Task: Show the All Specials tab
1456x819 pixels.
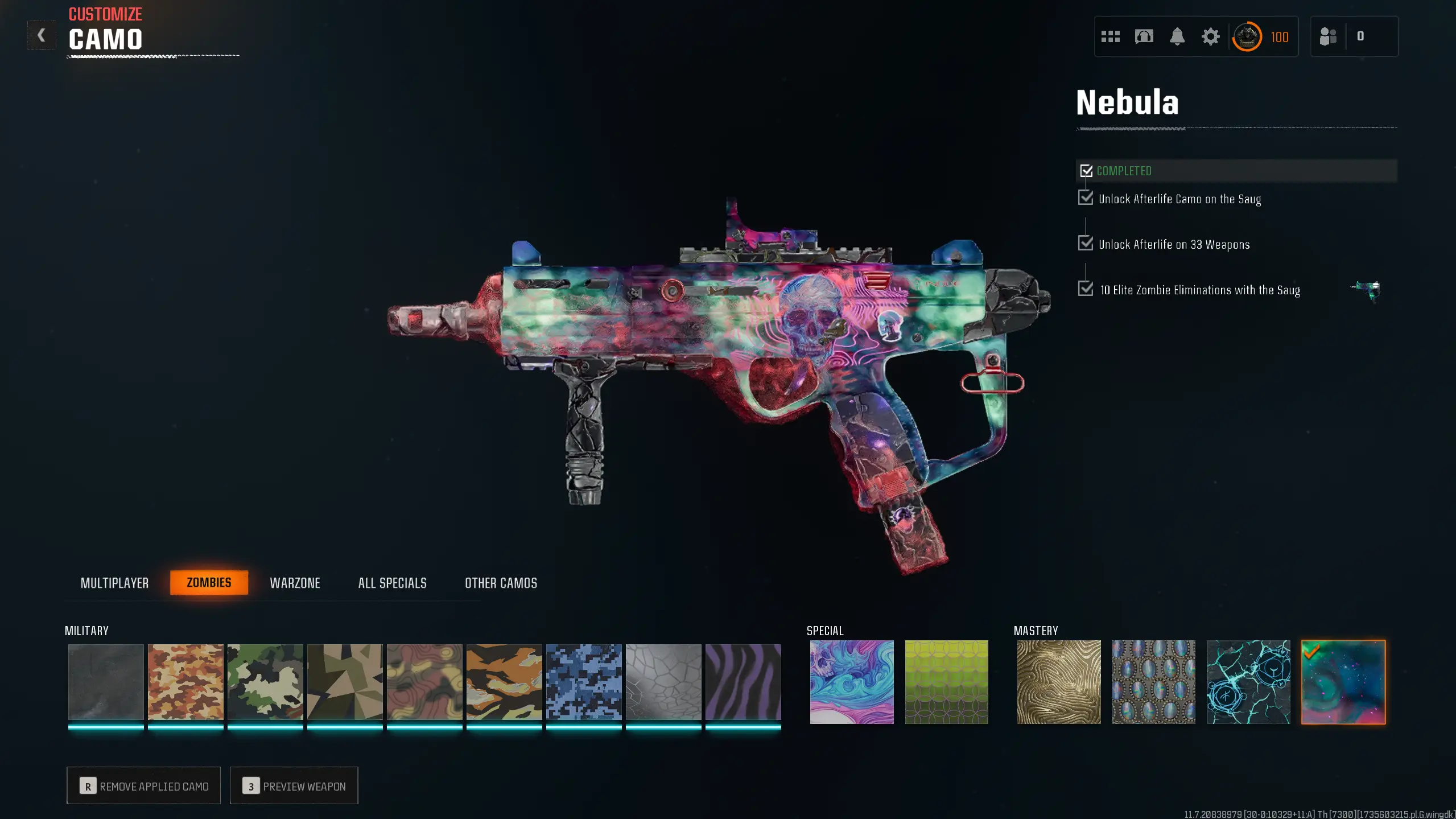Action: coord(392,583)
